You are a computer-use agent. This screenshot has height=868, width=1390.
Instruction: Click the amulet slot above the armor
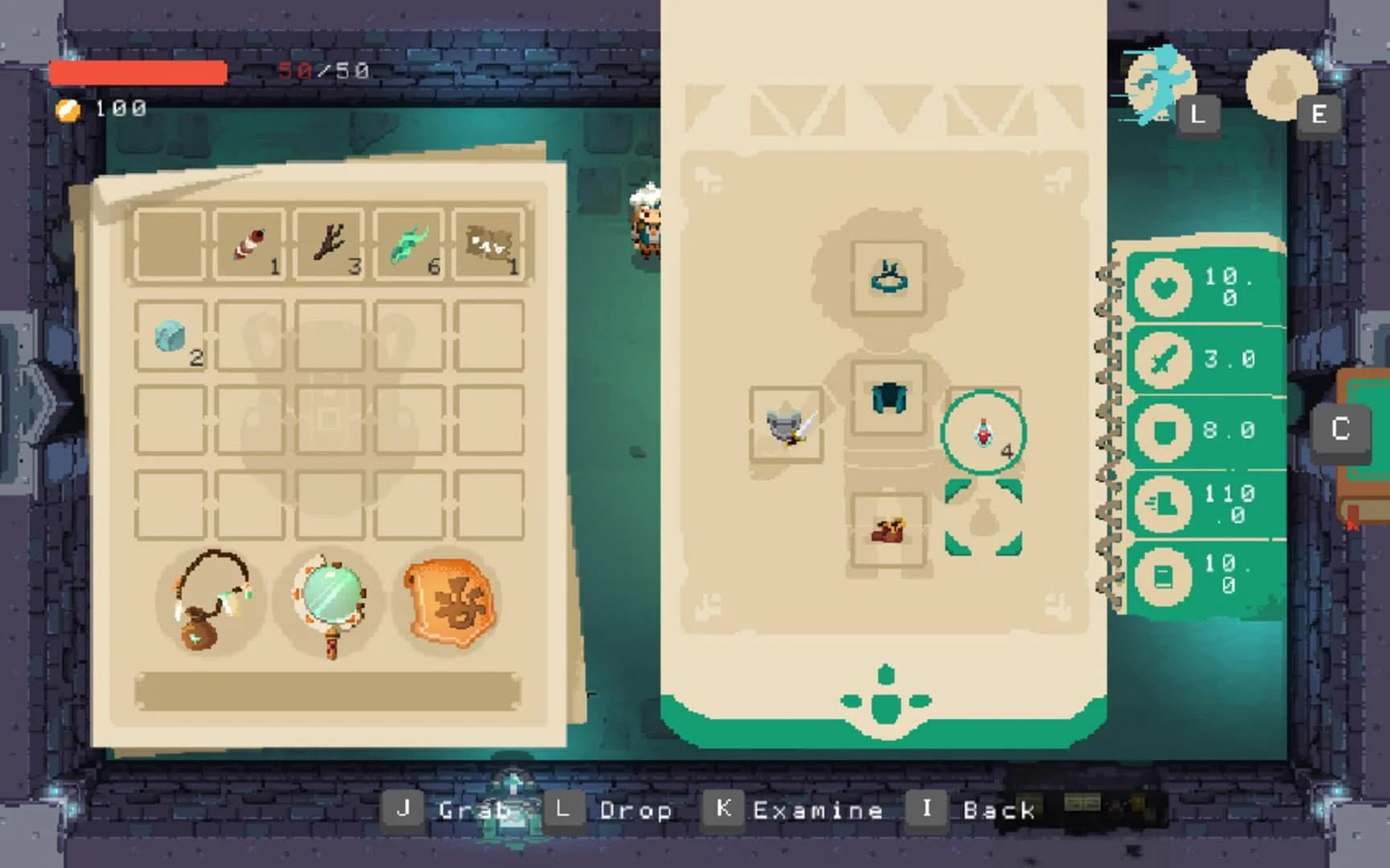pos(888,277)
